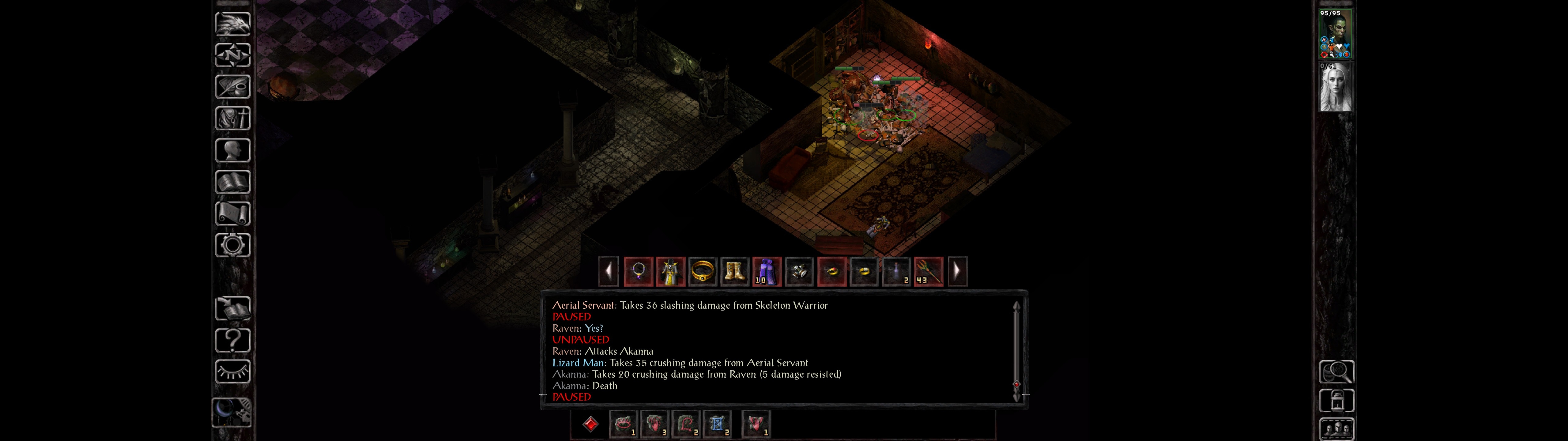
Task: Open the journal quill button
Action: (x=232, y=87)
